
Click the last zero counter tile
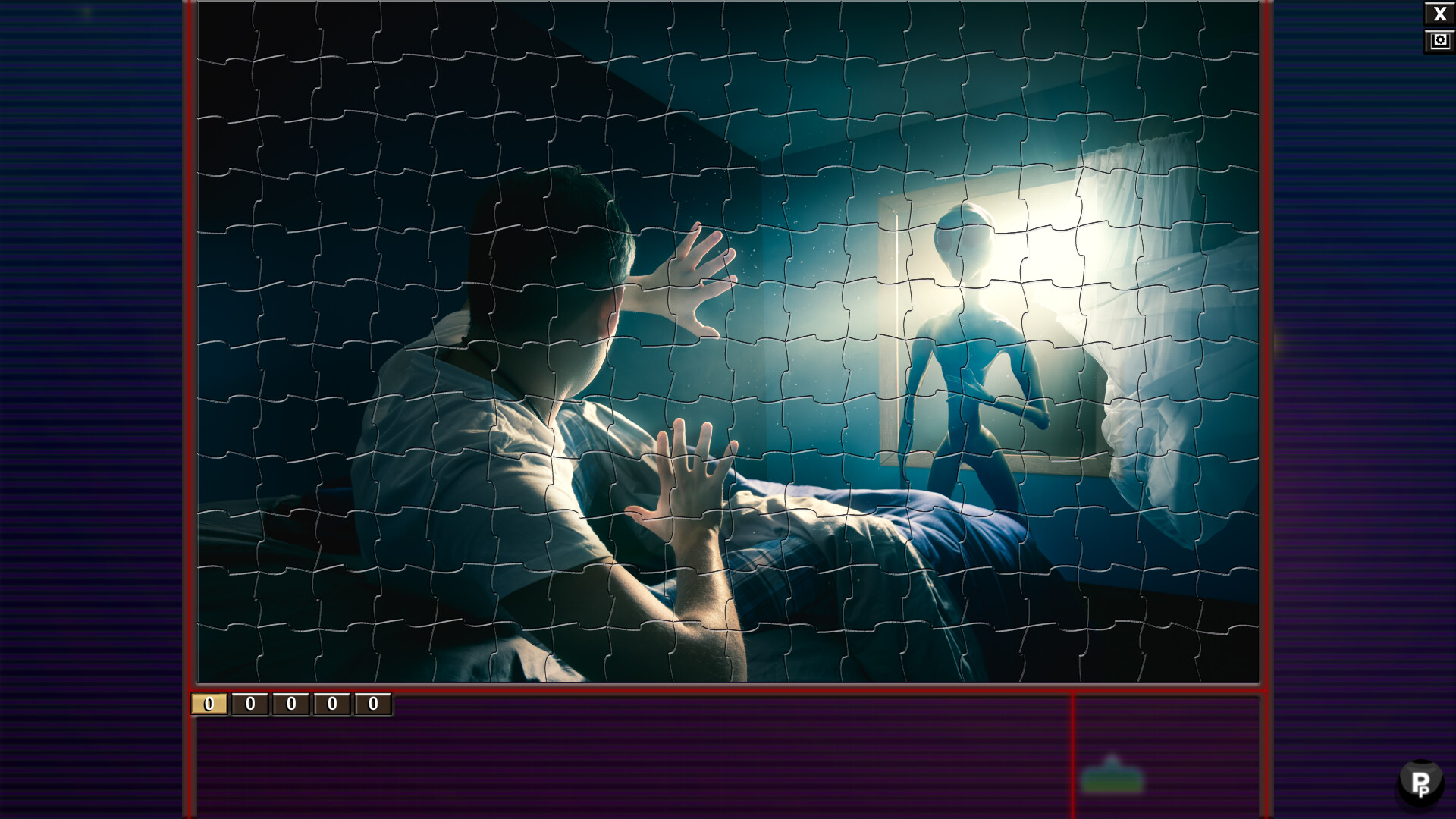click(371, 704)
